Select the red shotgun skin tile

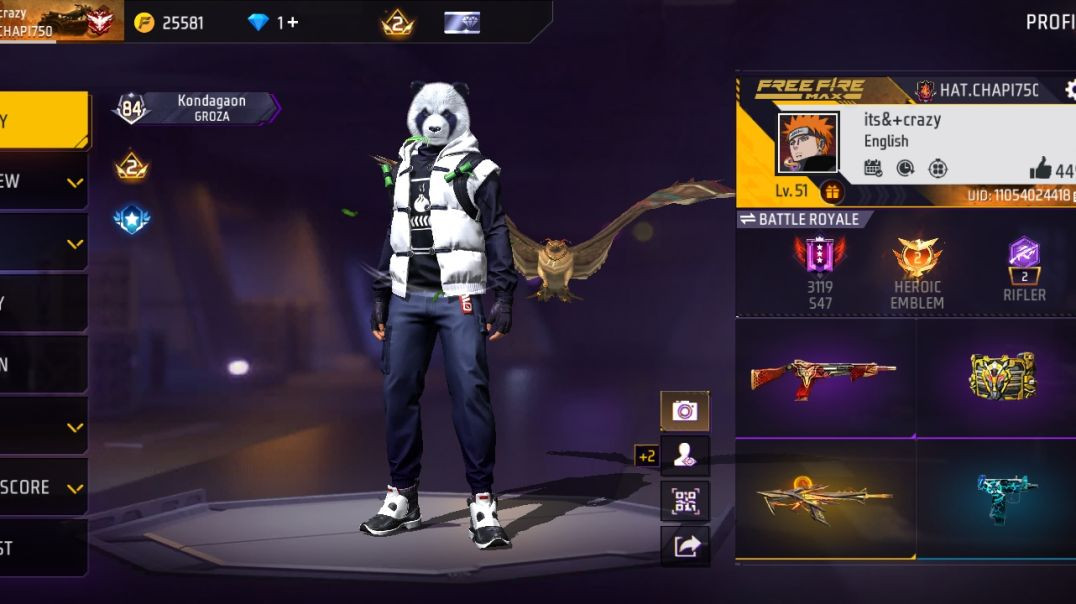(824, 376)
